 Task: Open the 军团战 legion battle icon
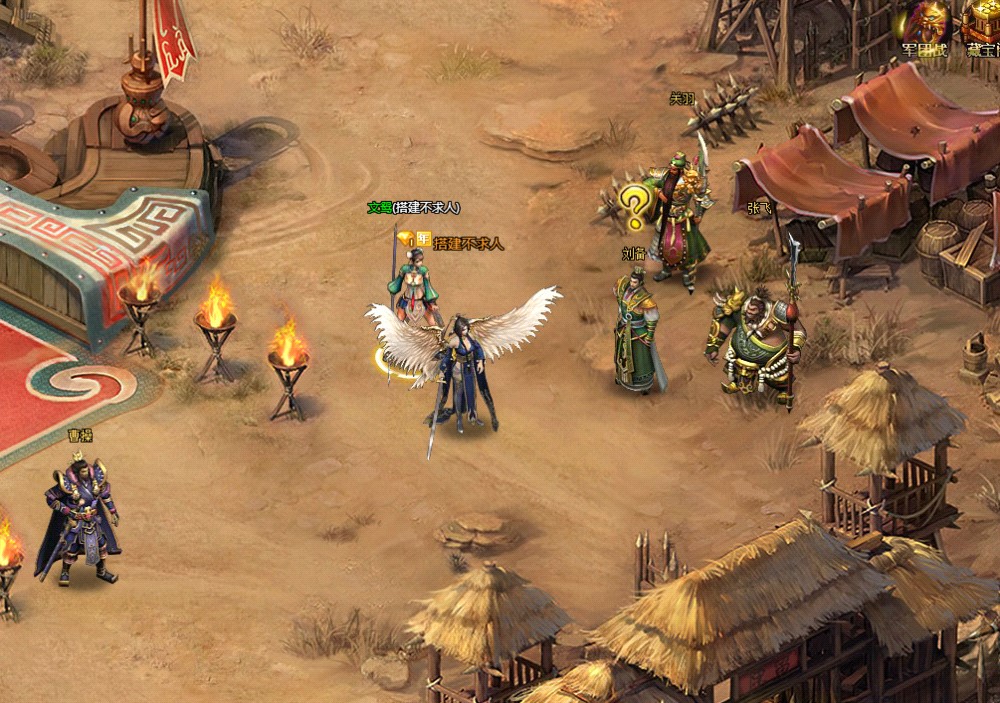[x=923, y=26]
